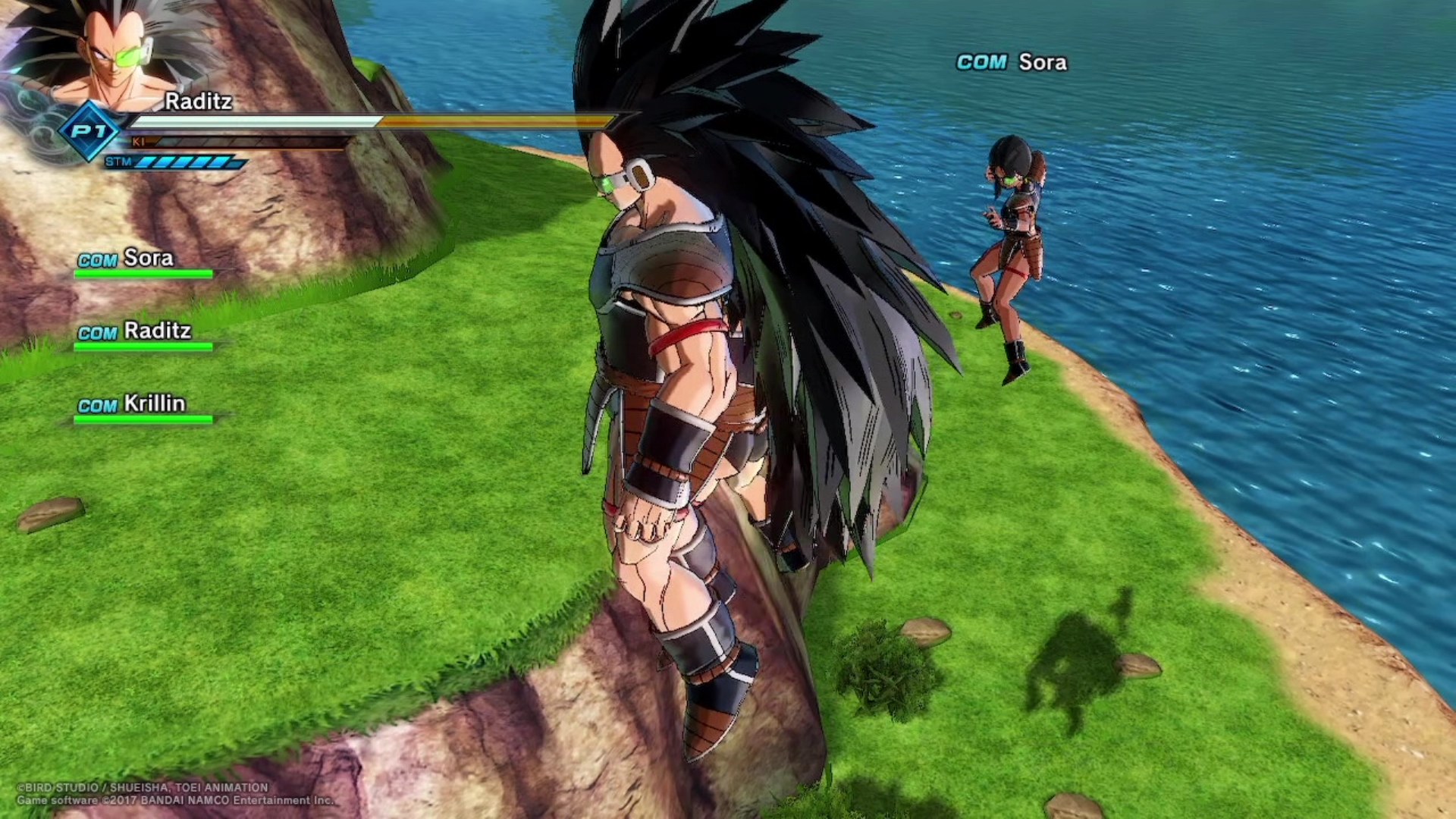This screenshot has width=1456, height=819.
Task: Select the blue P1 player badge
Action: tap(89, 131)
